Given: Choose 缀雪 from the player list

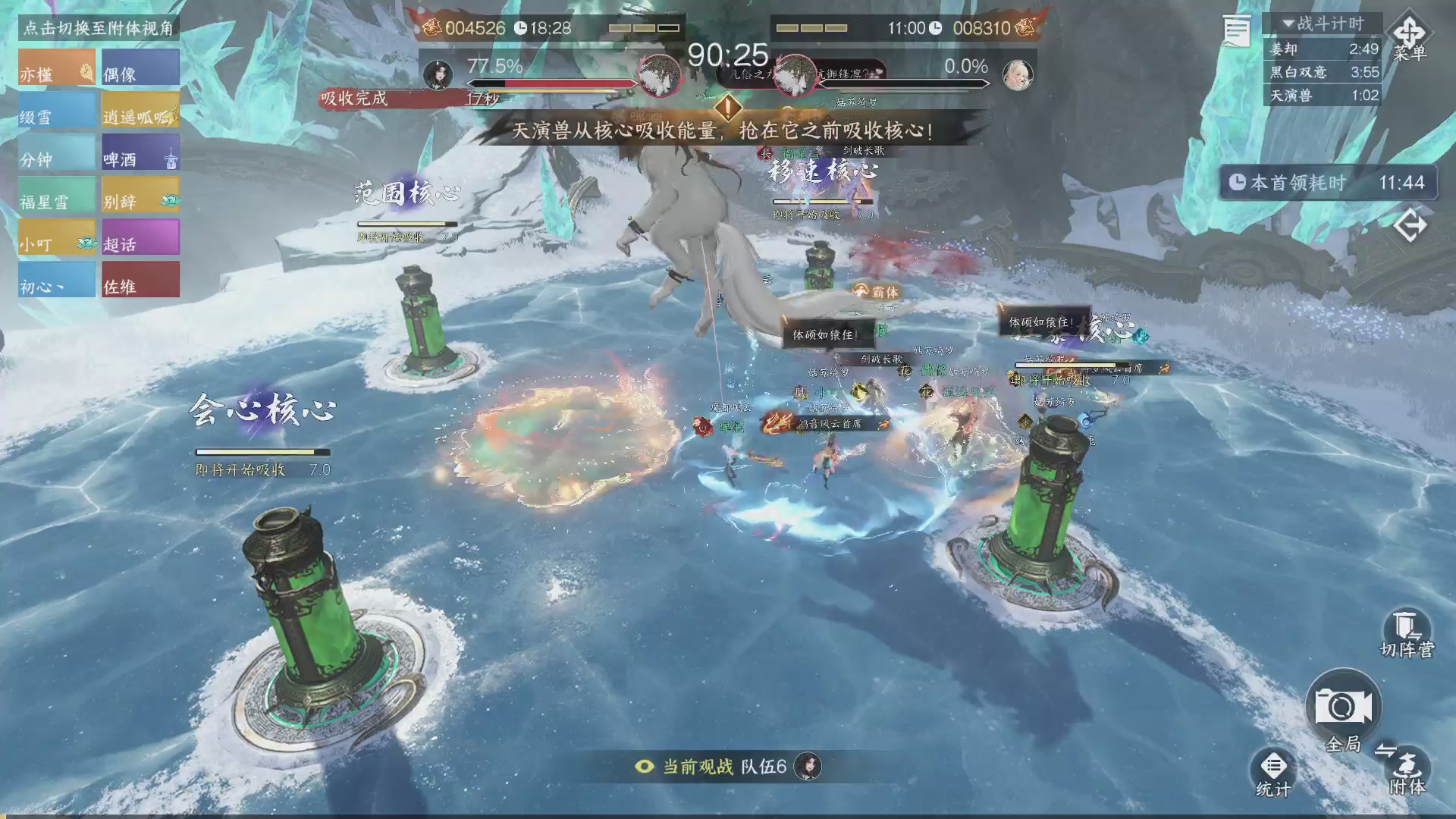Looking at the screenshot, I should click(x=57, y=110).
